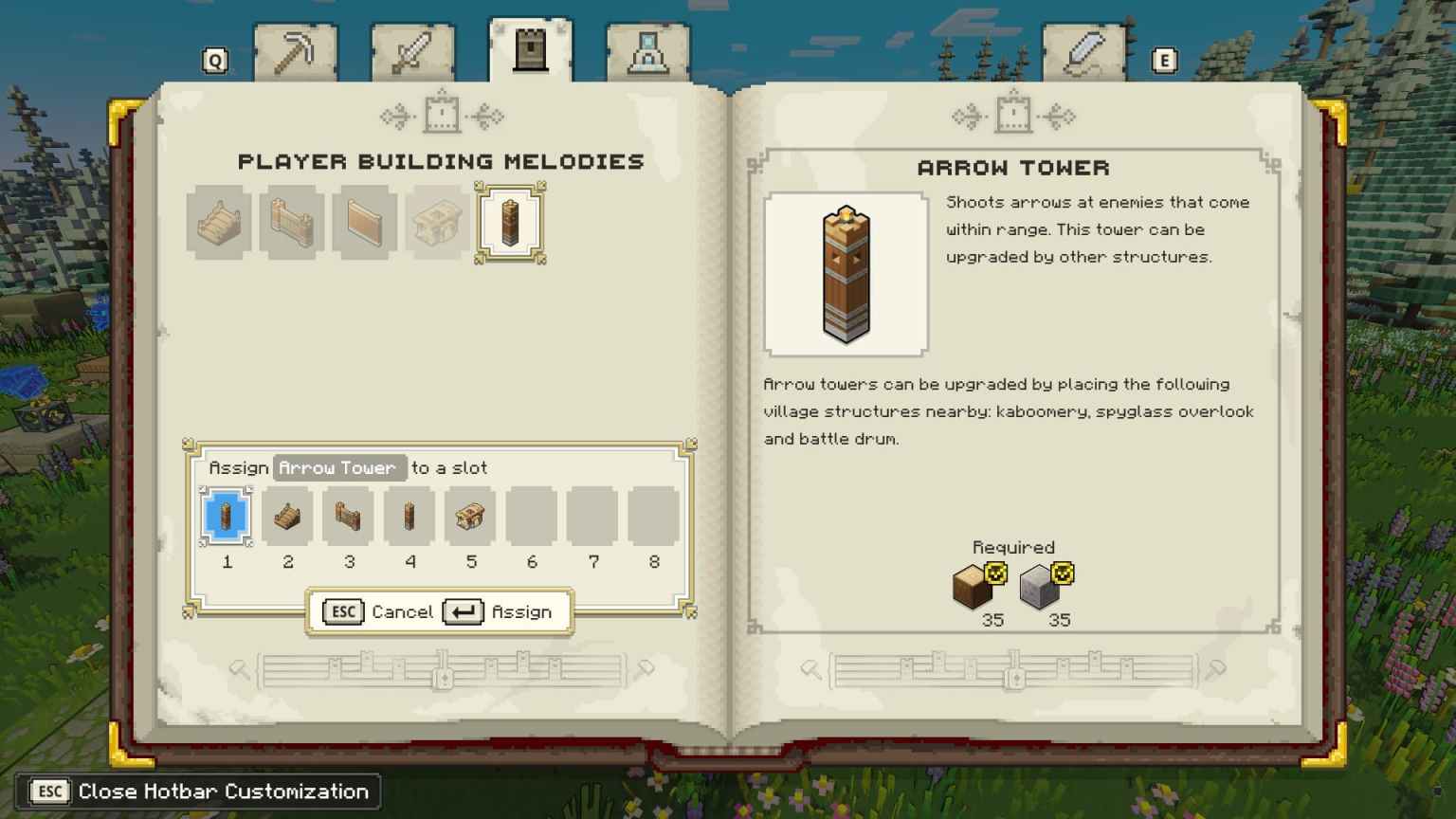Click the wood resource icon under Required
The image size is (1456, 819).
(x=971, y=585)
